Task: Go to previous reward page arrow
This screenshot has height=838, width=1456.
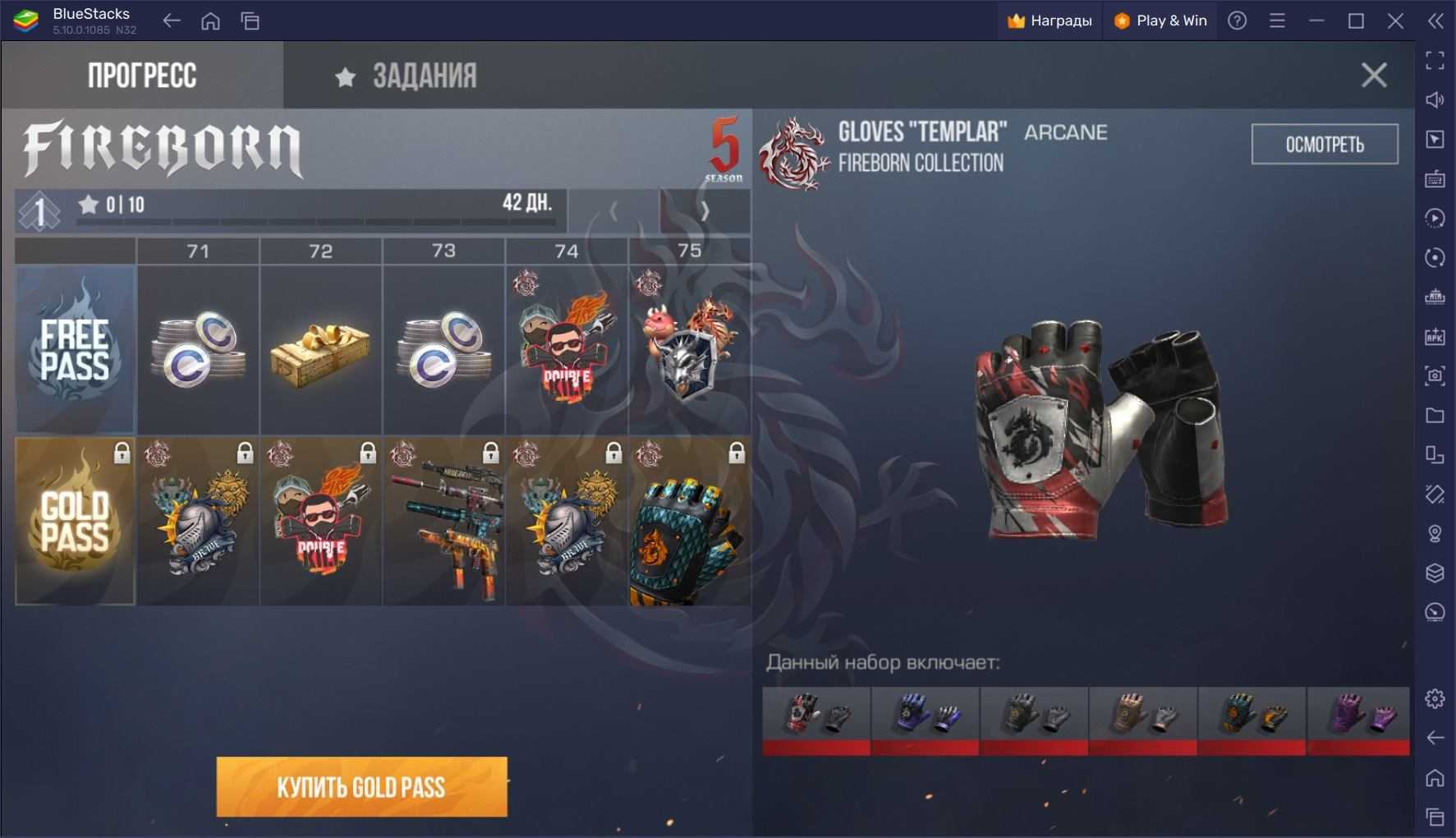Action: click(613, 212)
